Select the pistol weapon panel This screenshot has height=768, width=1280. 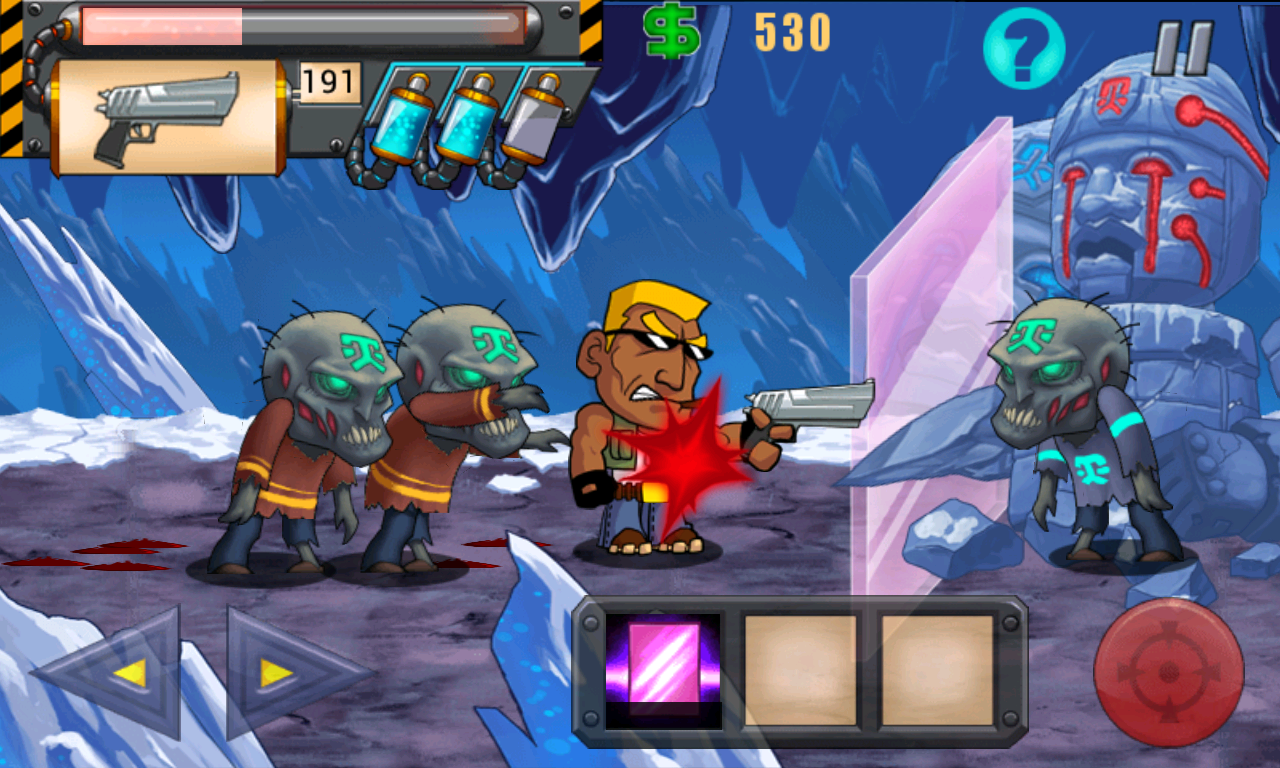(x=168, y=118)
